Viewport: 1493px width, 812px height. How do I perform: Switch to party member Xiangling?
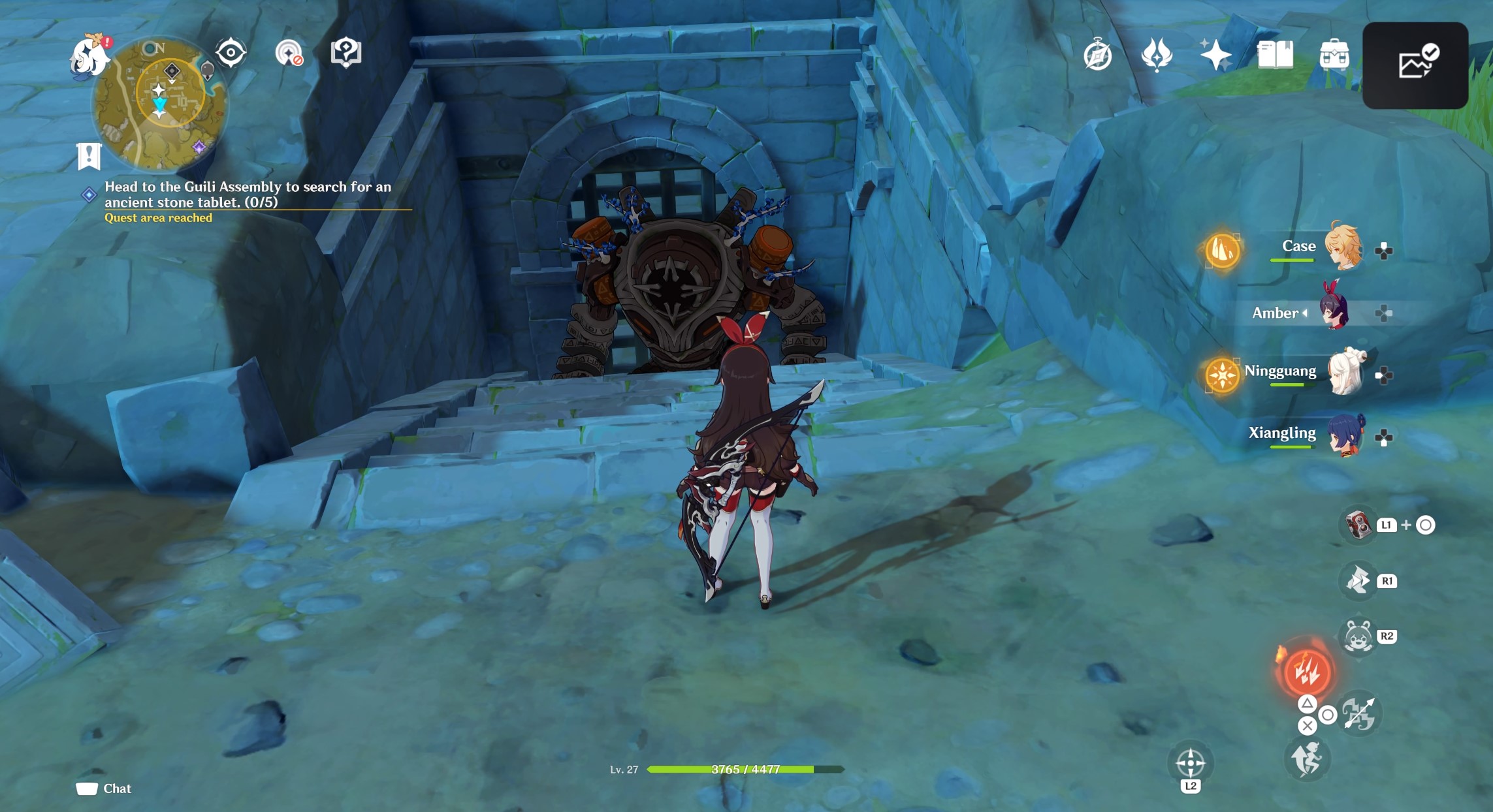pos(1346,435)
